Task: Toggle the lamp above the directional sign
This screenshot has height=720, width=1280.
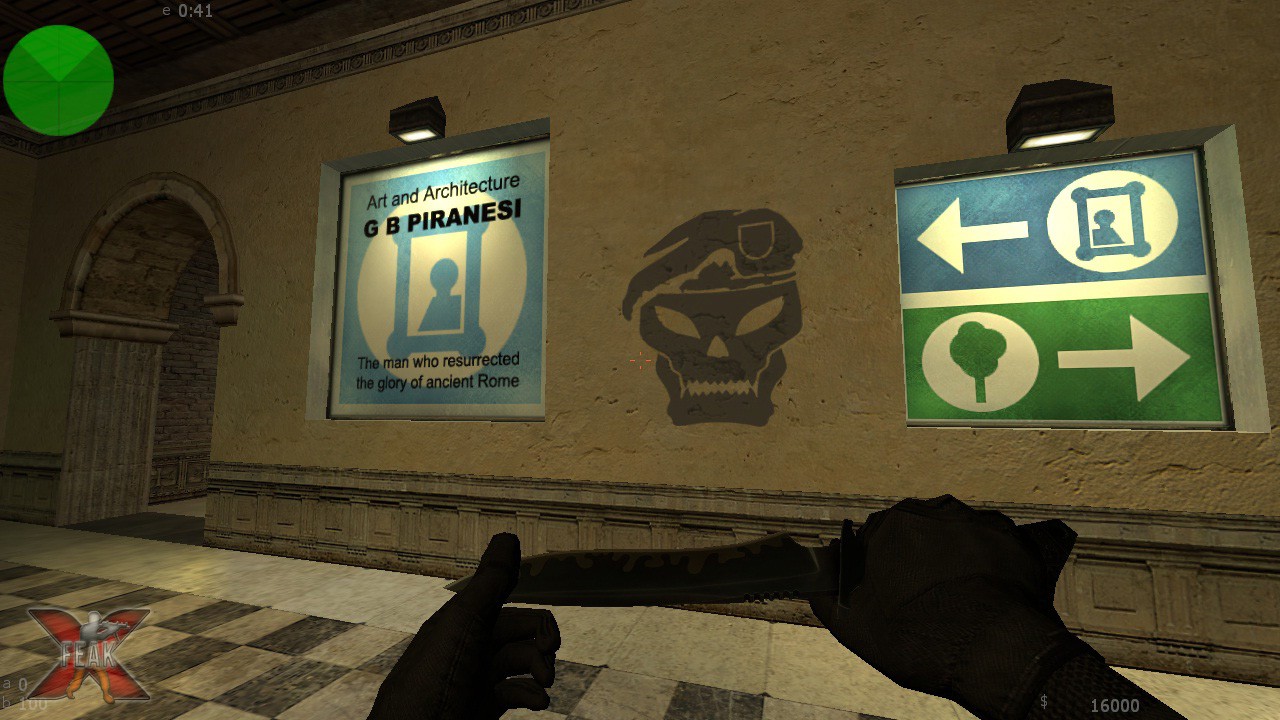Action: pyautogui.click(x=1060, y=115)
